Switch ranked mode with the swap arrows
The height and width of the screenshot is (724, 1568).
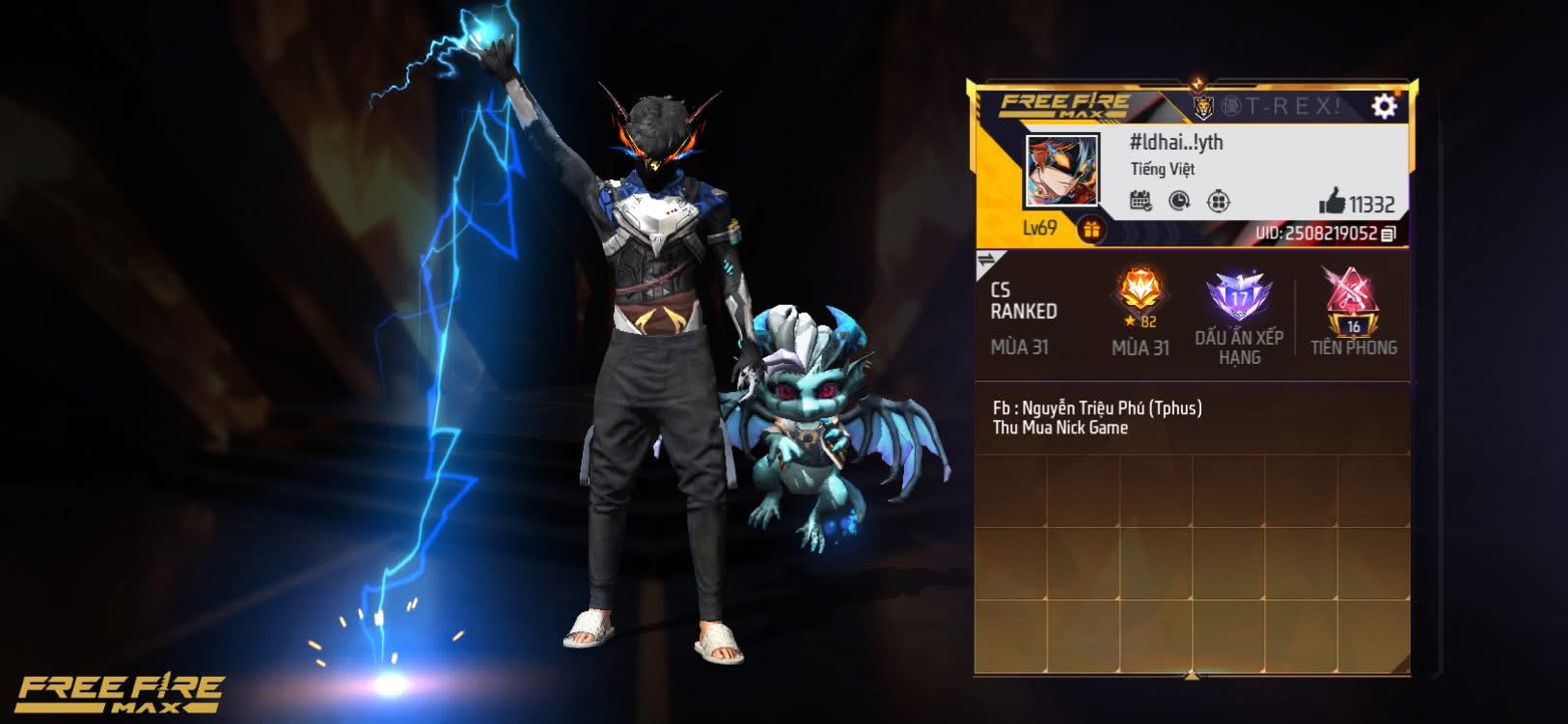pyautogui.click(x=987, y=261)
